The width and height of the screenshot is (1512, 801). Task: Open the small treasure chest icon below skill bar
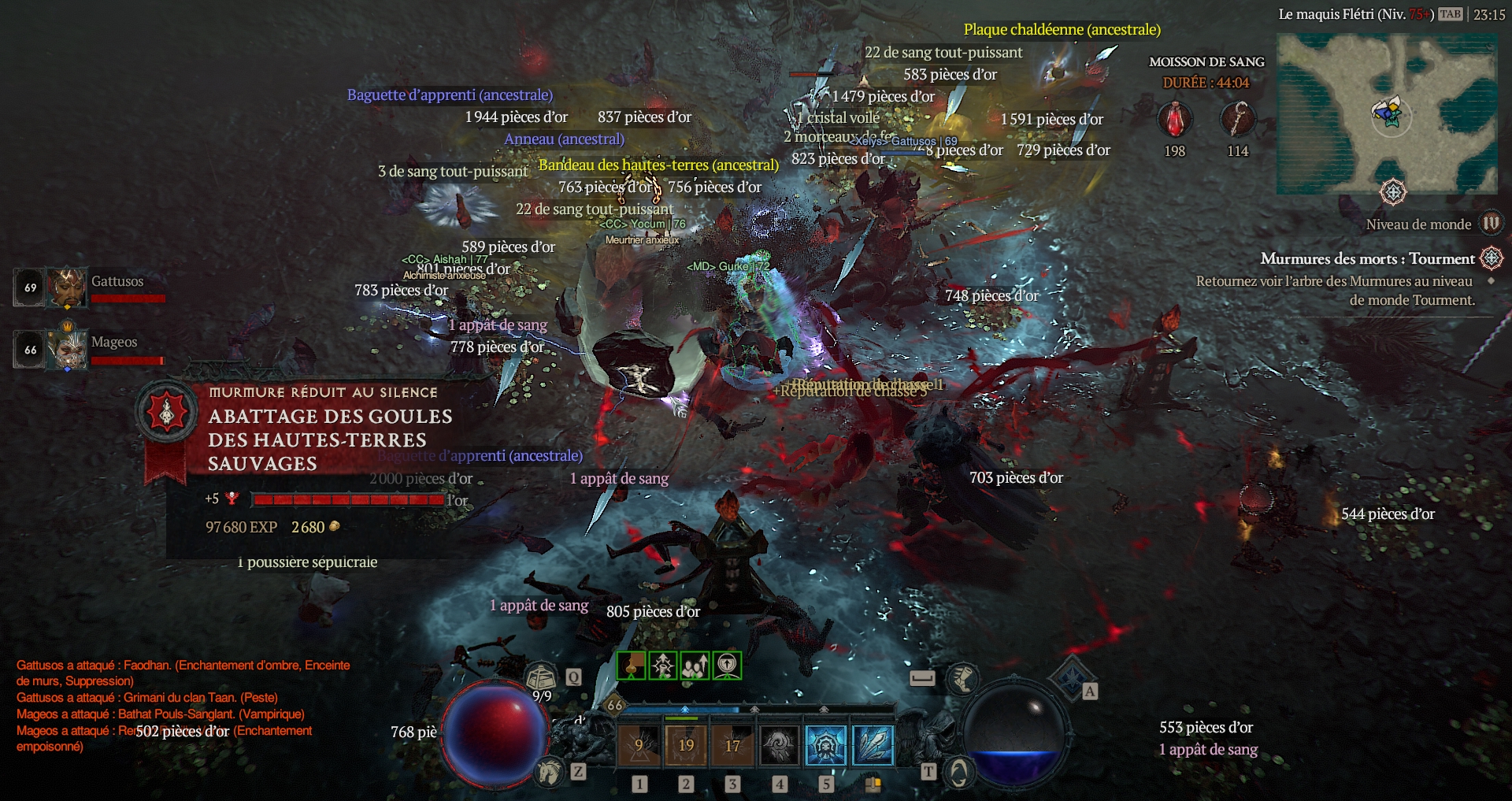tap(873, 784)
